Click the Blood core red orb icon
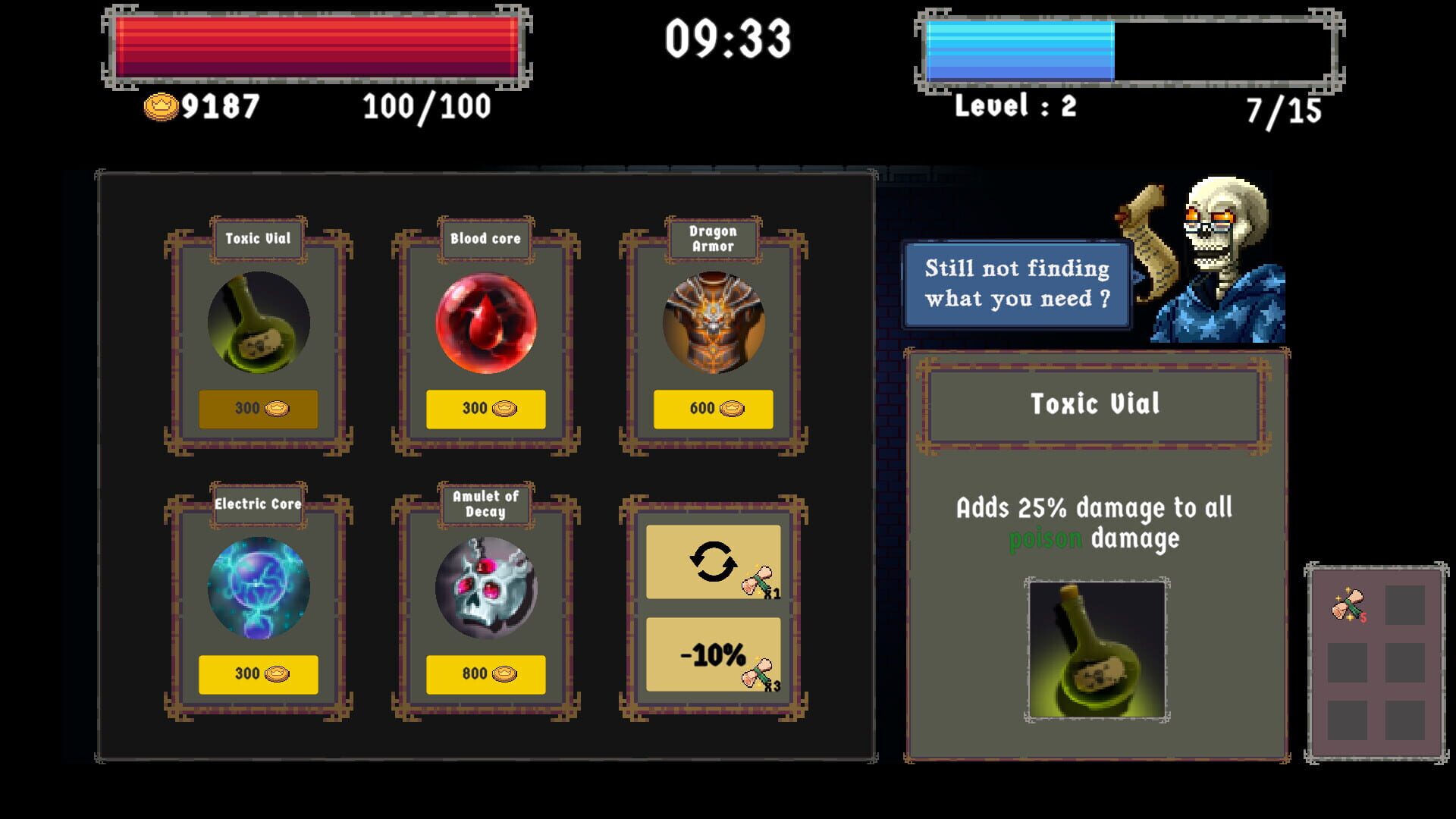The height and width of the screenshot is (819, 1456). tap(485, 322)
